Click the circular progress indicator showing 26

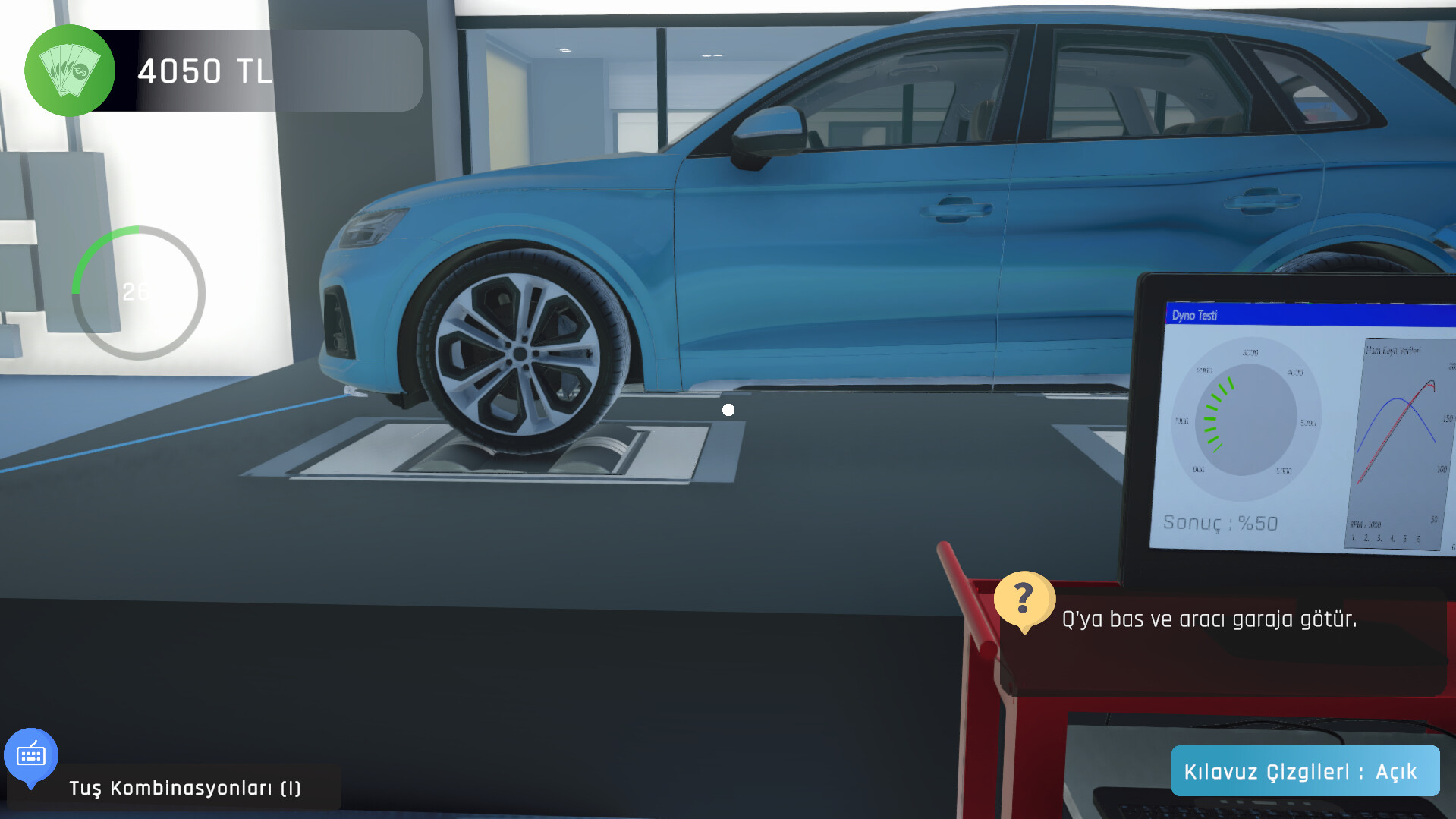[x=137, y=291]
